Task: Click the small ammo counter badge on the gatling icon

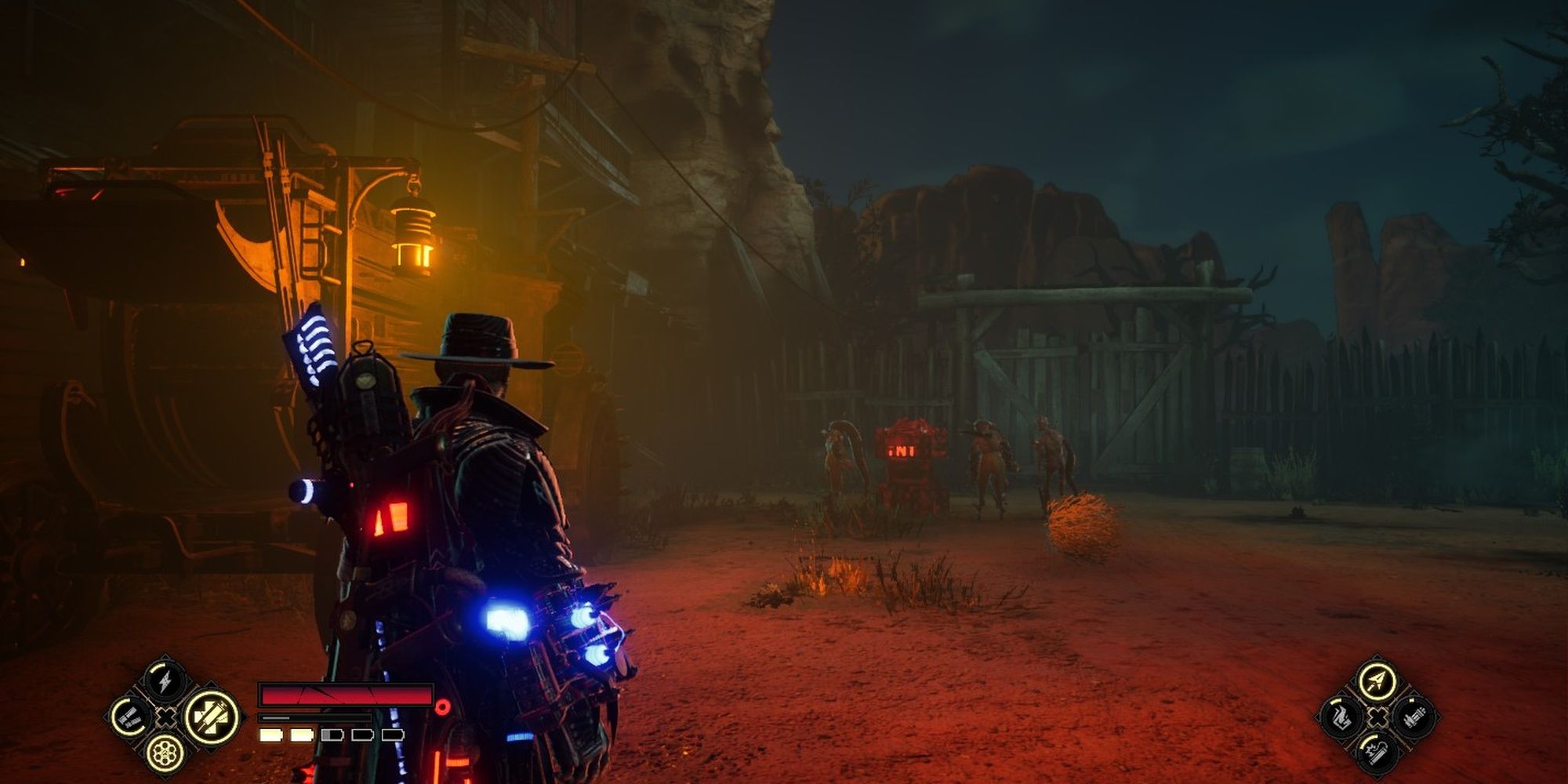Action: click(1411, 700)
